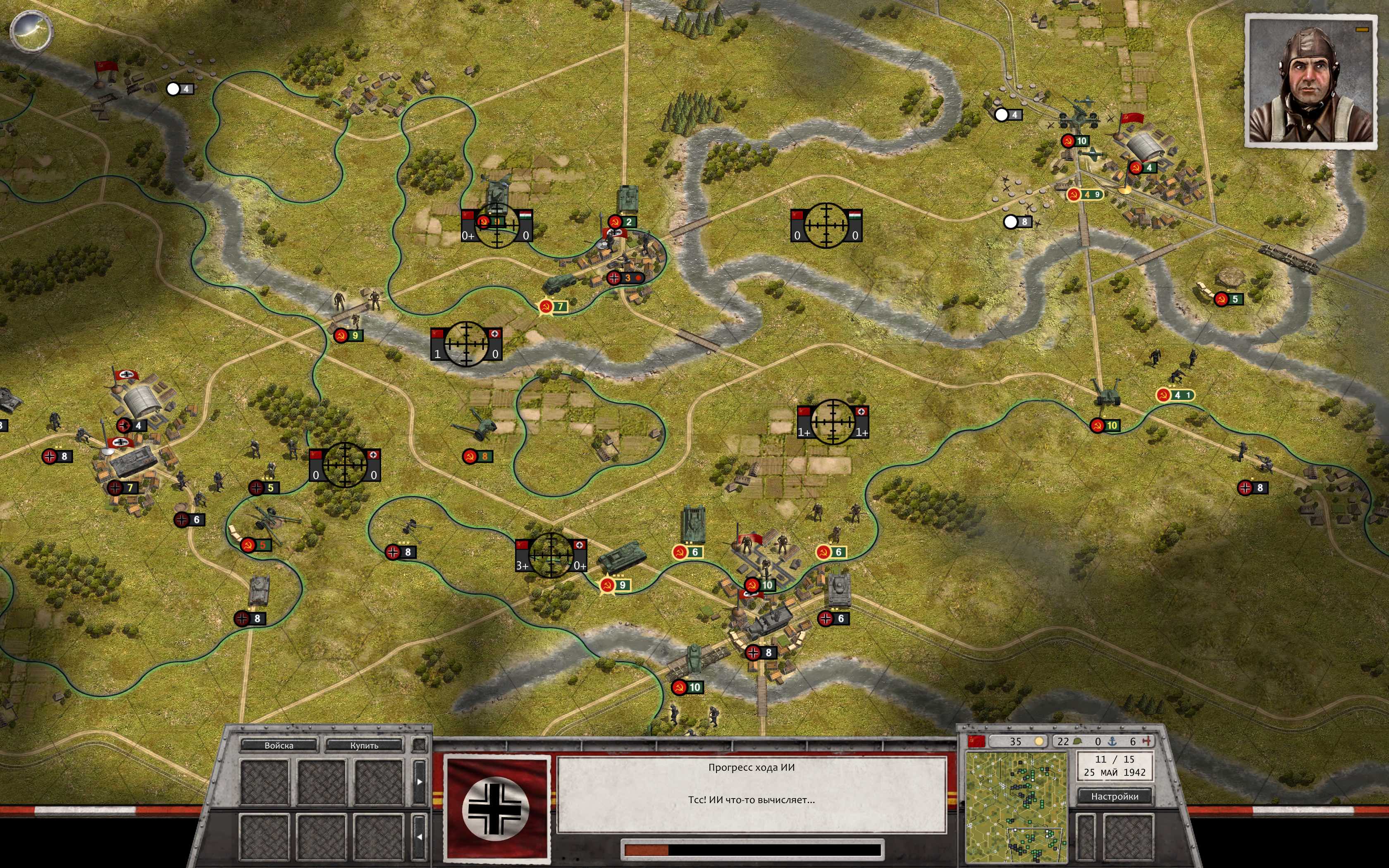This screenshot has width=1389, height=868.
Task: Click the Soviet flag icon in the status panel
Action: [977, 742]
